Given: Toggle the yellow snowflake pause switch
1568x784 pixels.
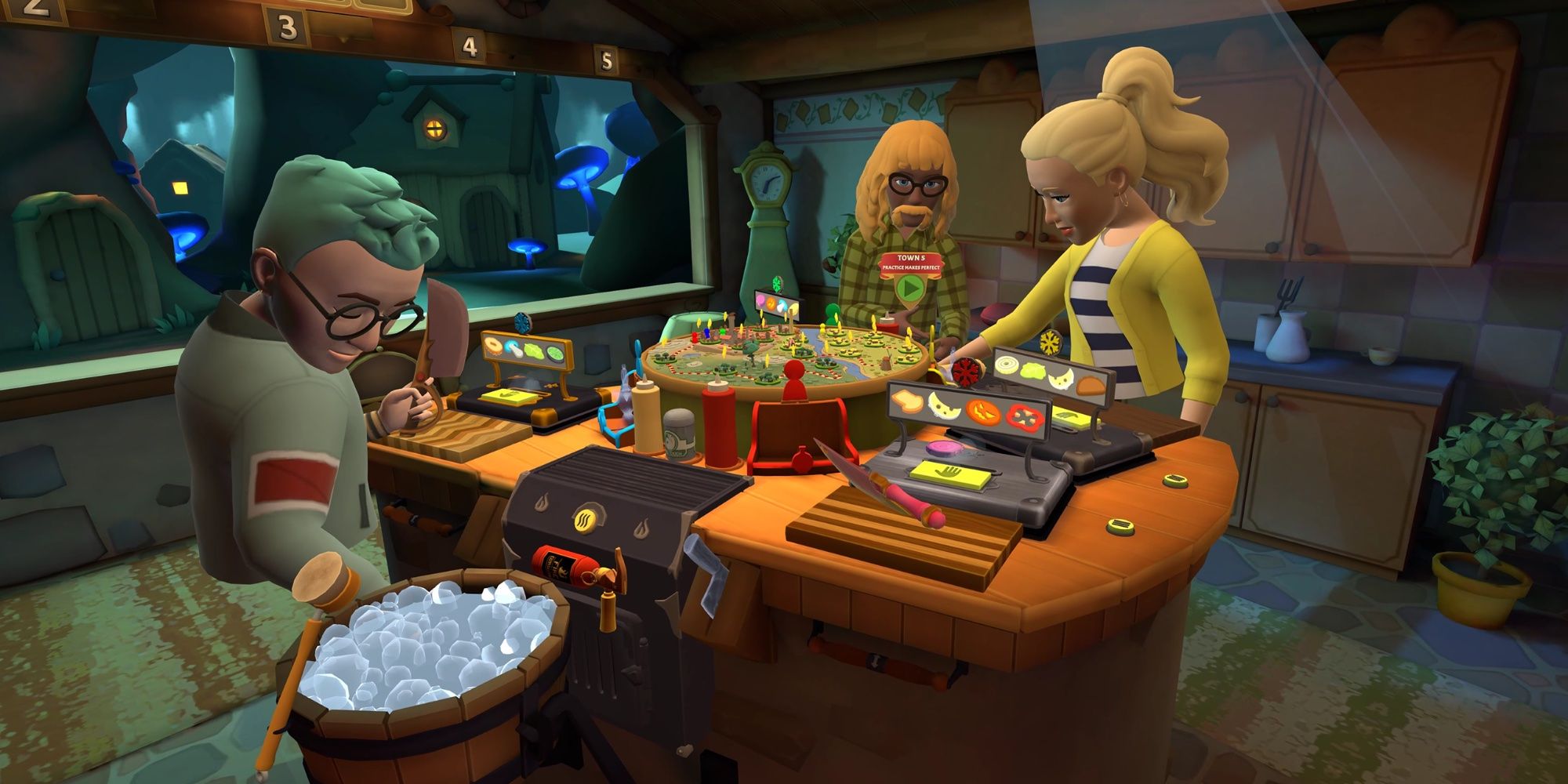Looking at the screenshot, I should tap(1051, 343).
